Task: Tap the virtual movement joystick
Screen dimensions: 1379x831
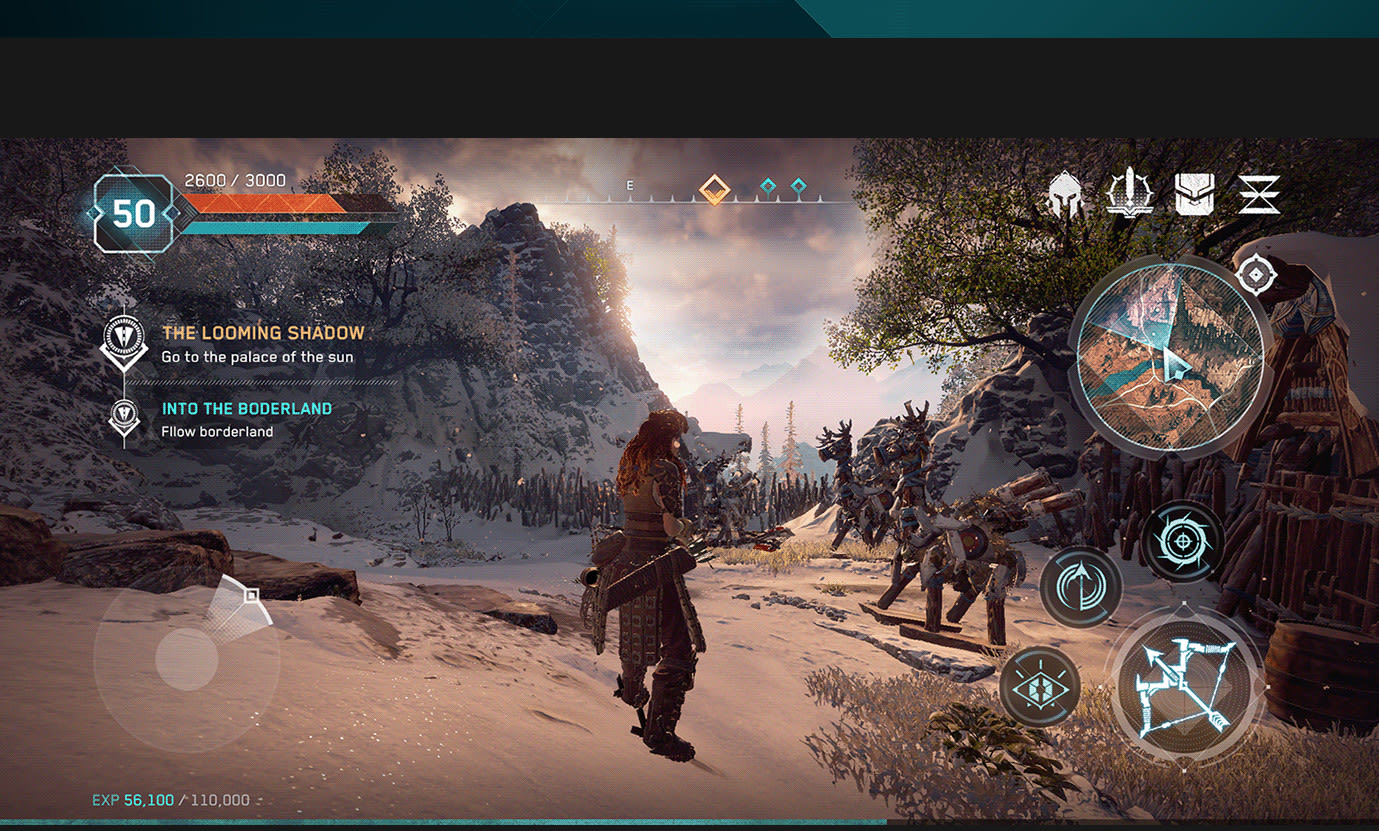Action: click(187, 659)
